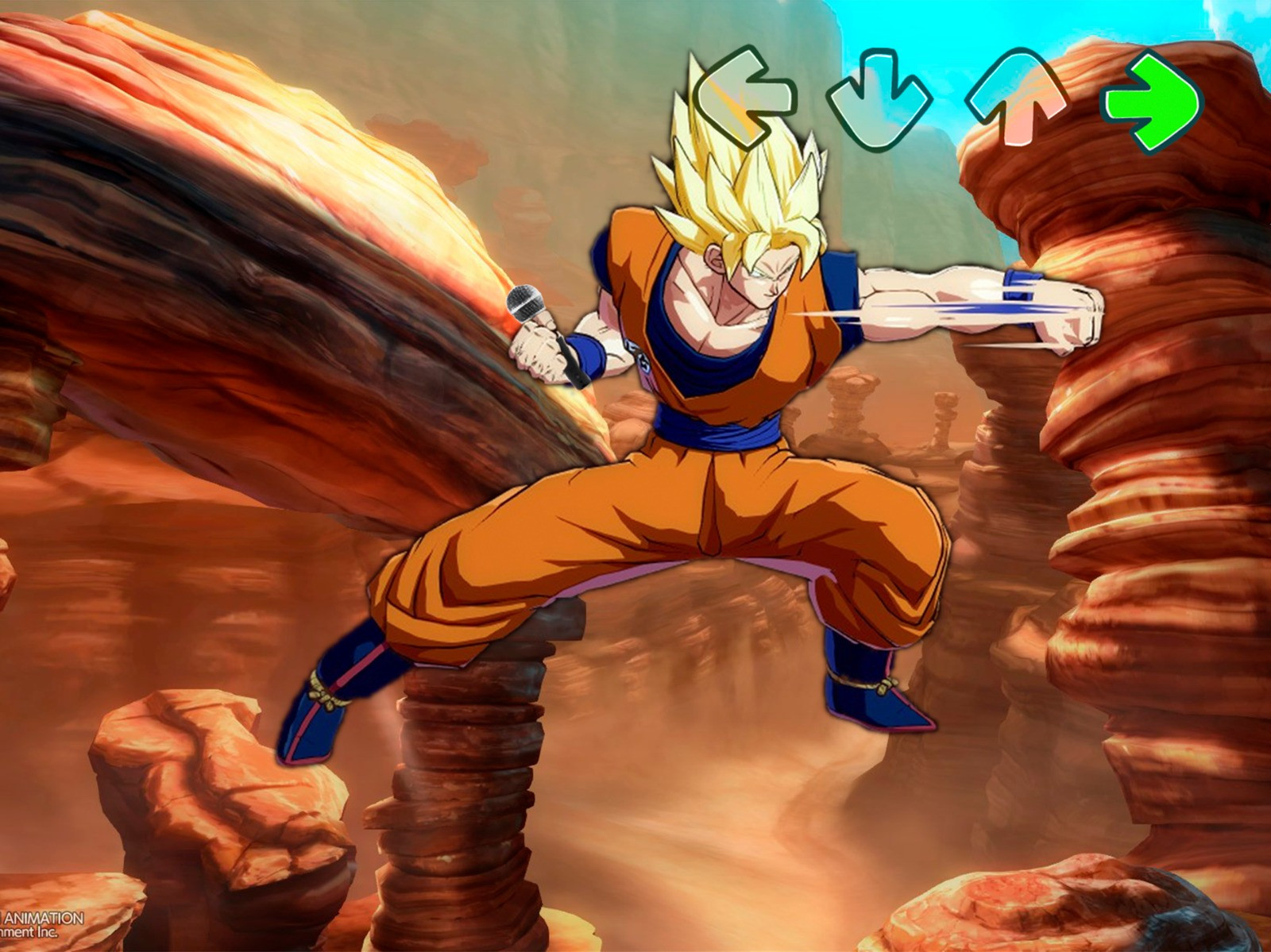Viewport: 1271px width, 952px height.
Task: Expand the arrow note strumline row
Action: [x=945, y=99]
